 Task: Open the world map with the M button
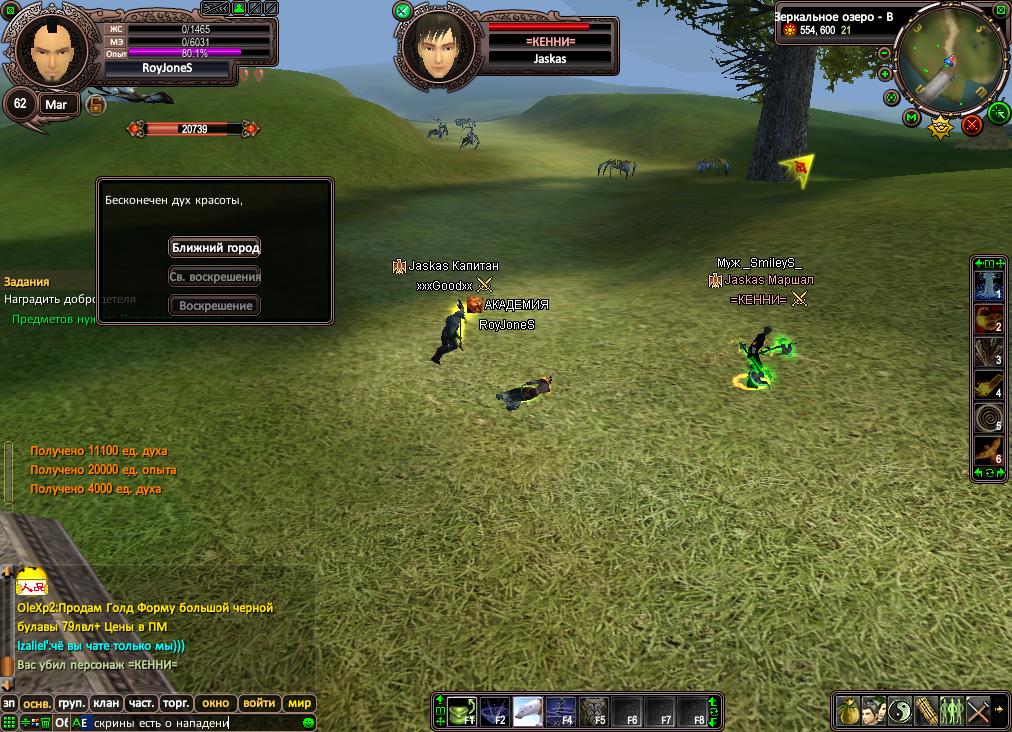(911, 118)
